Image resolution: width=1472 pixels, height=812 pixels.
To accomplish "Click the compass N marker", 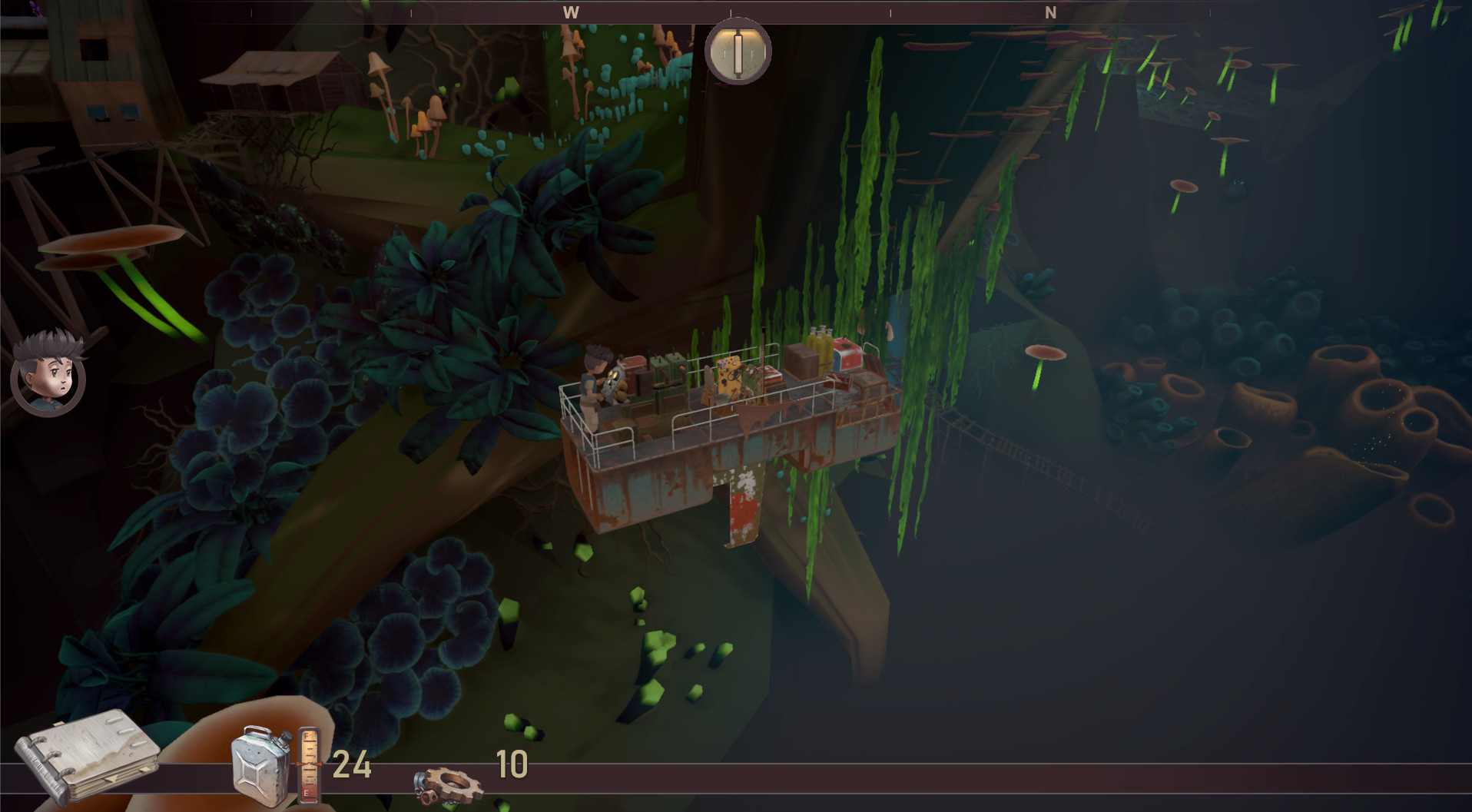I will click(1049, 12).
